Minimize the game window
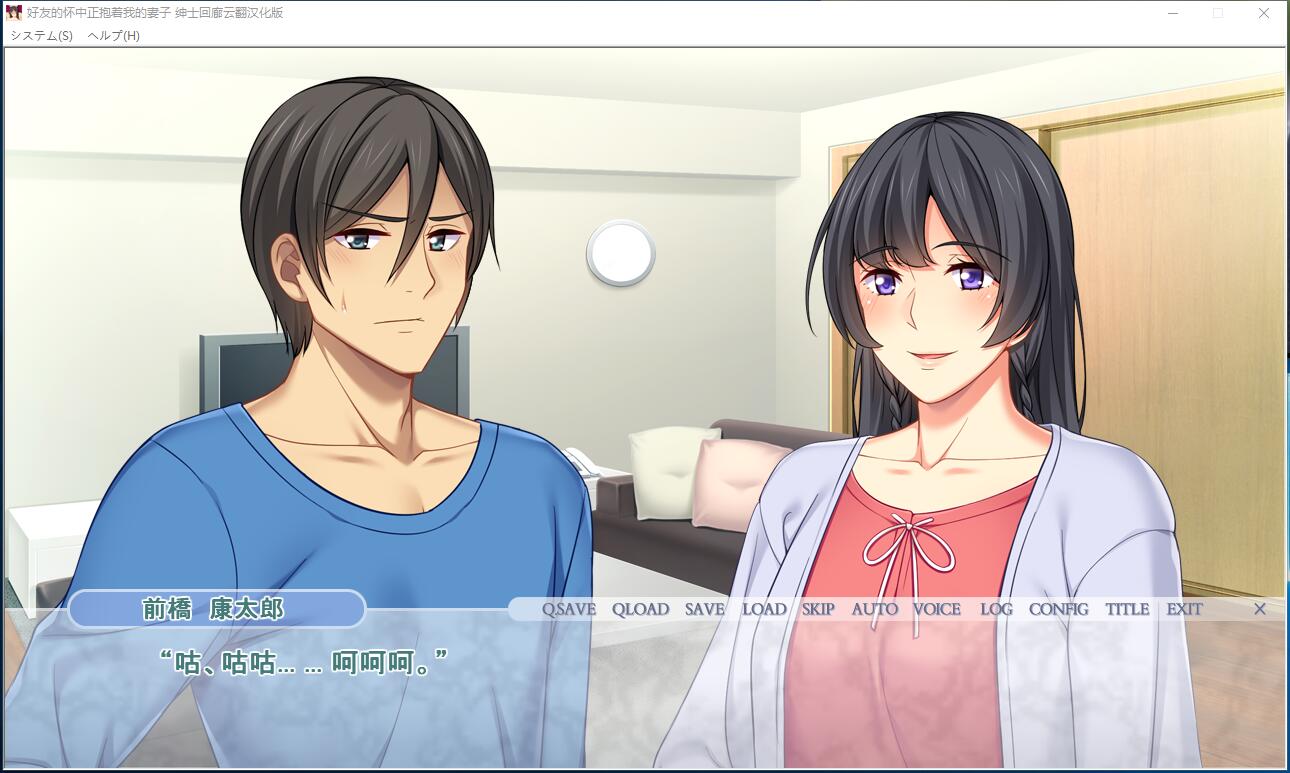 pos(1172,14)
